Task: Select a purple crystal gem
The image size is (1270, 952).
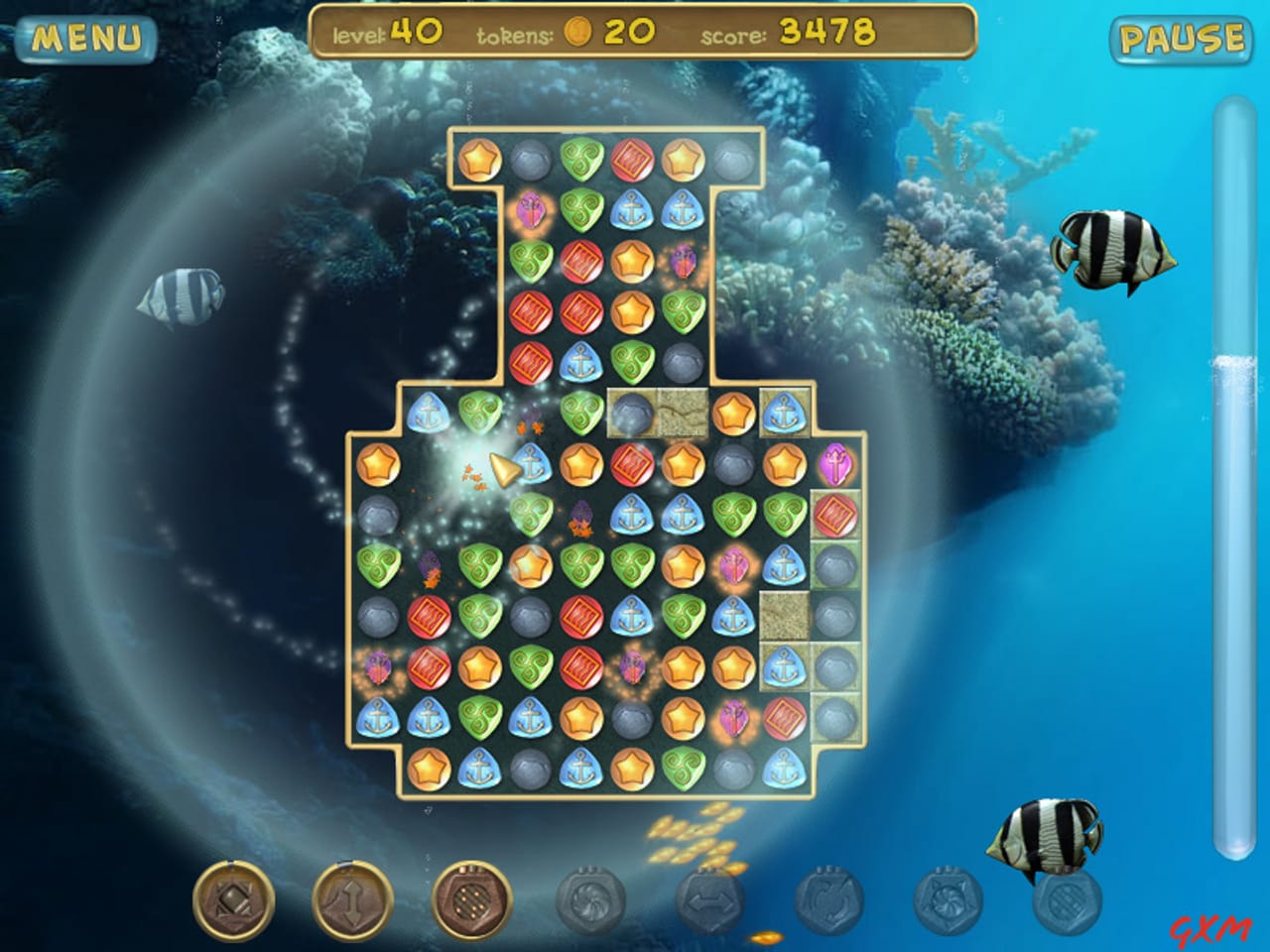Action: click(x=836, y=463)
